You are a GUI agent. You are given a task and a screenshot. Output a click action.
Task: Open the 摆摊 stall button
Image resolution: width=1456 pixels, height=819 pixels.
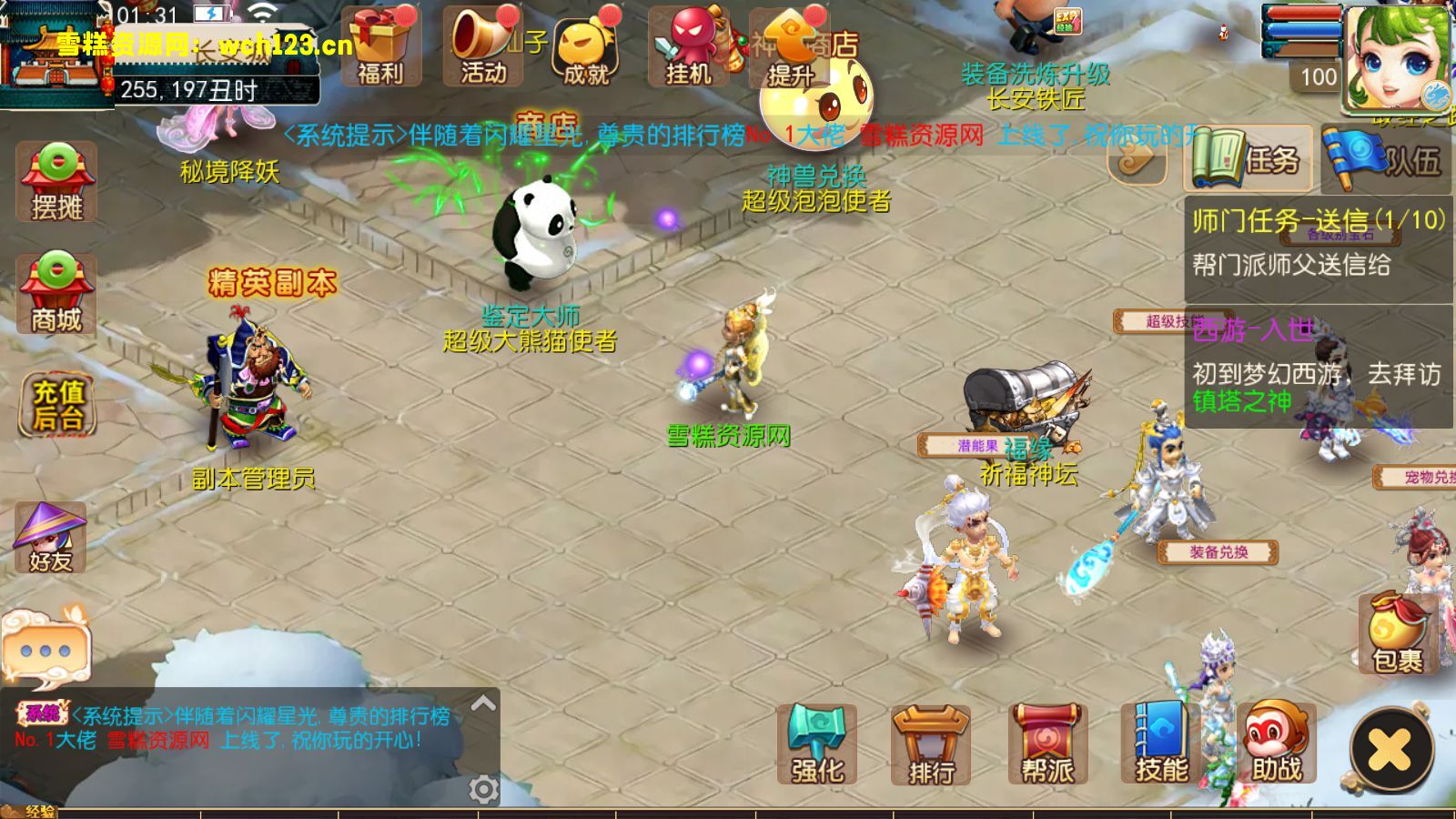click(x=56, y=183)
